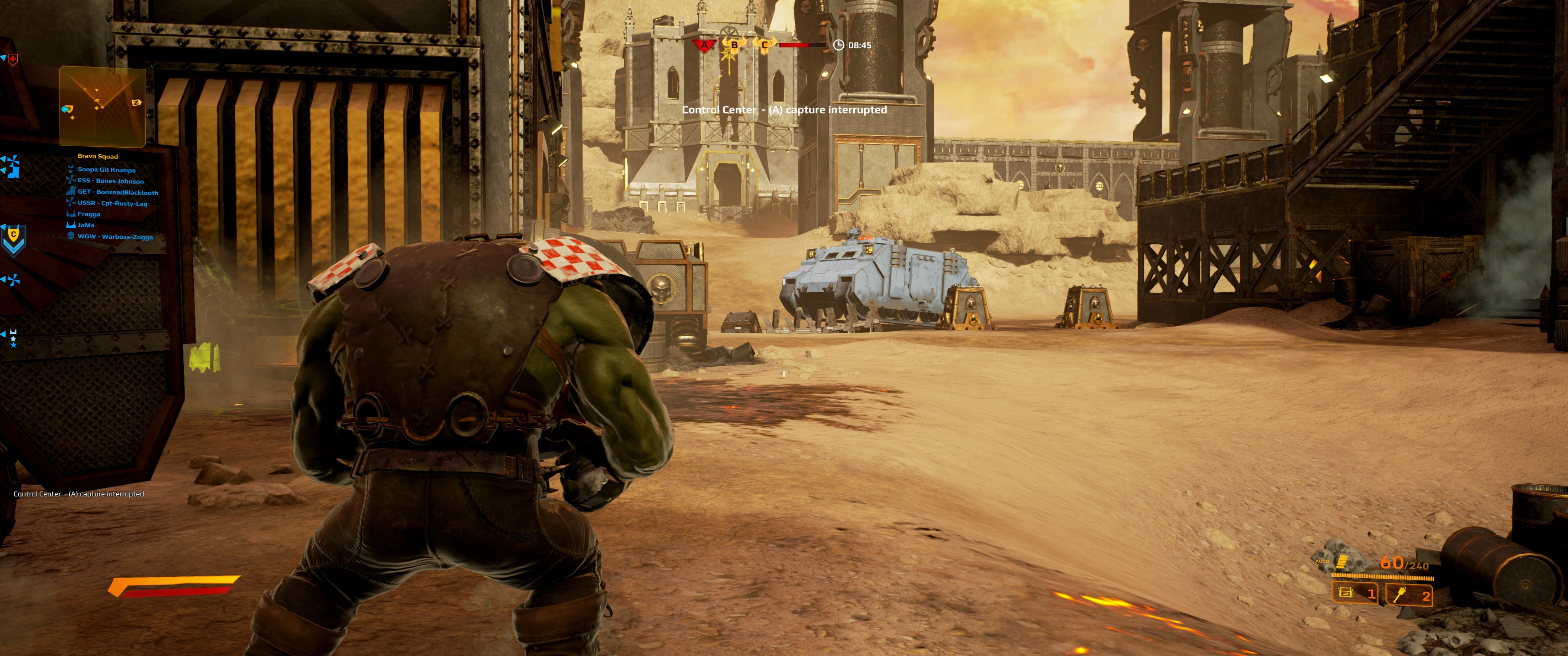Click USSR - Cpt-Rusty-Lag squad entry
Screen dimensions: 1568x656
click(x=113, y=203)
